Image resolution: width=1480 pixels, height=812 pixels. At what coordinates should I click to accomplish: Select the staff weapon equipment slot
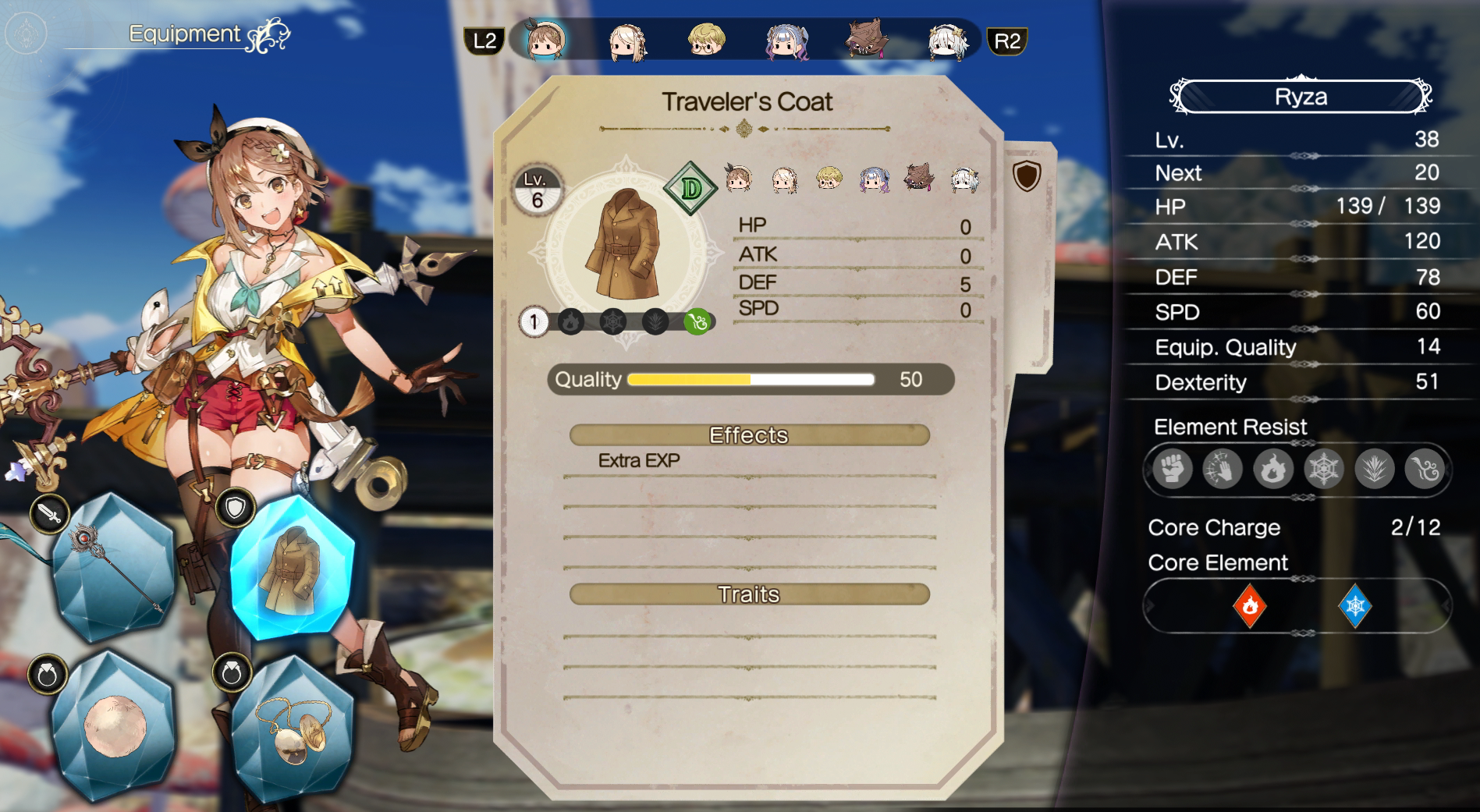[x=113, y=567]
